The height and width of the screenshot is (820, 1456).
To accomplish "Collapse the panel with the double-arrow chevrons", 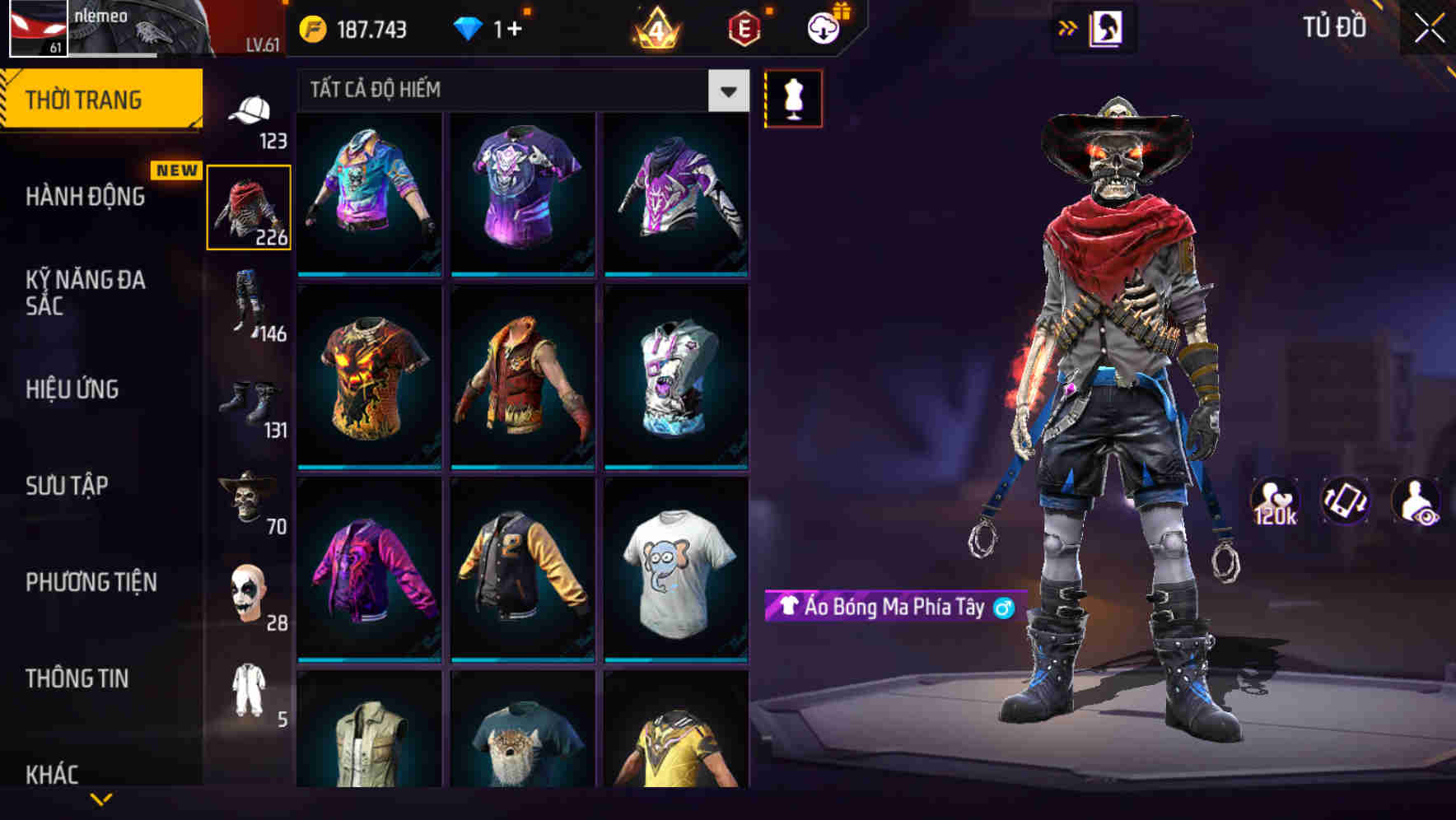I will coord(1066,26).
